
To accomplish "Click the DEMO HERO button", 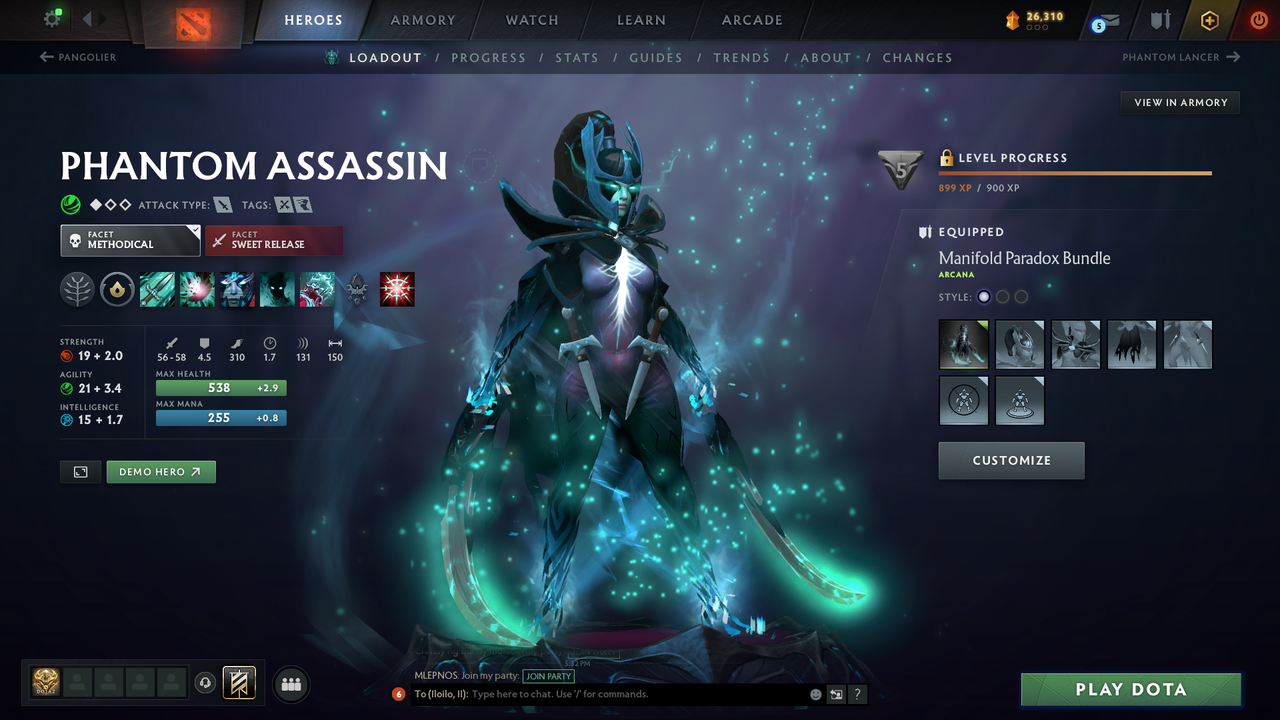I will pyautogui.click(x=160, y=471).
